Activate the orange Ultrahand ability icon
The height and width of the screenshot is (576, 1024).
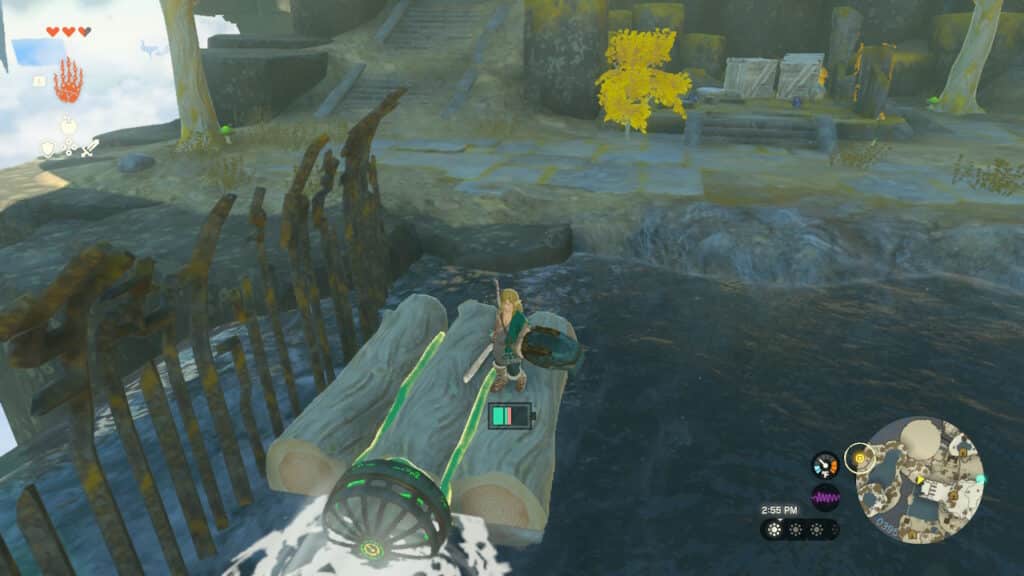click(x=68, y=80)
